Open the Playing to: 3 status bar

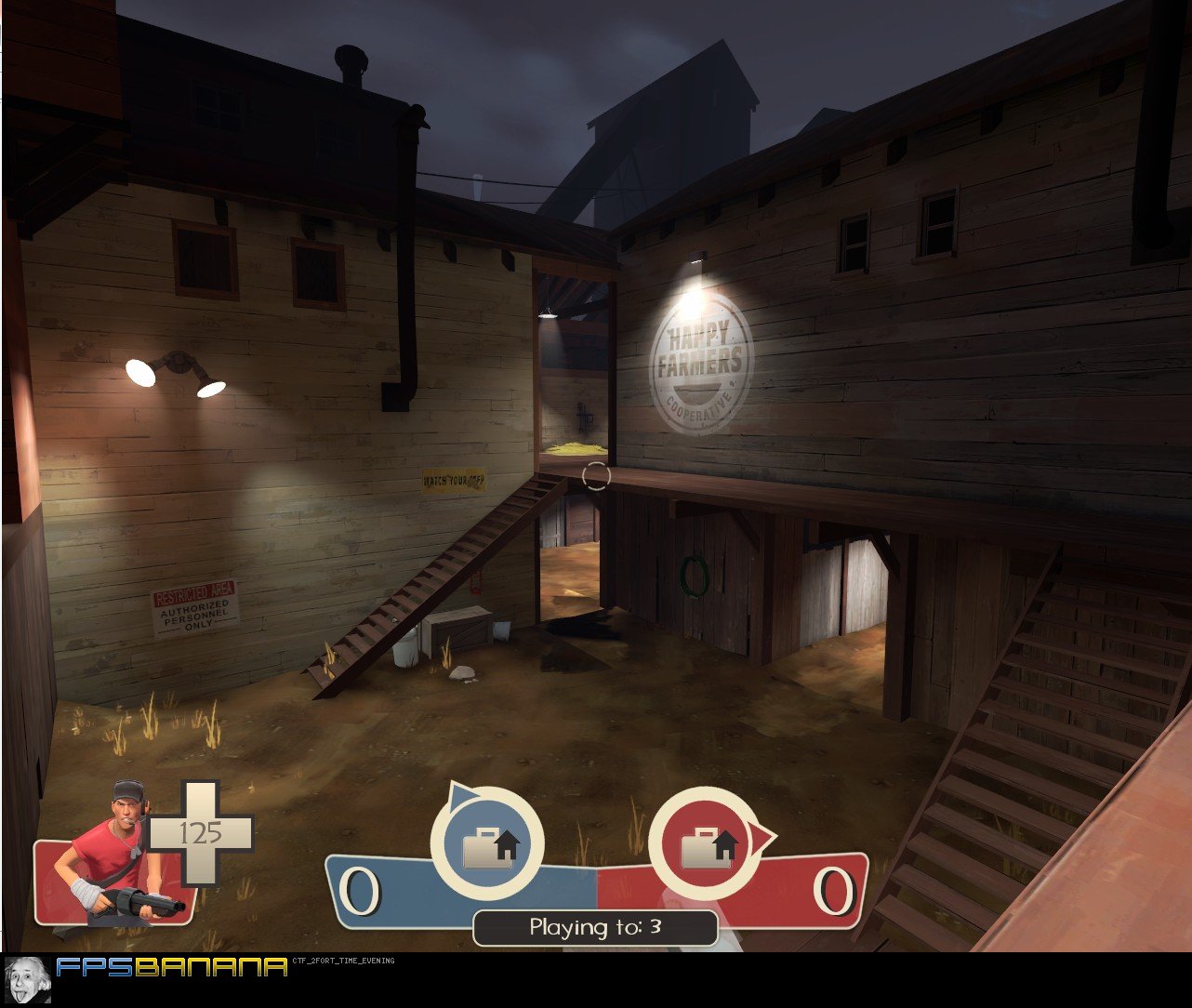[594, 927]
